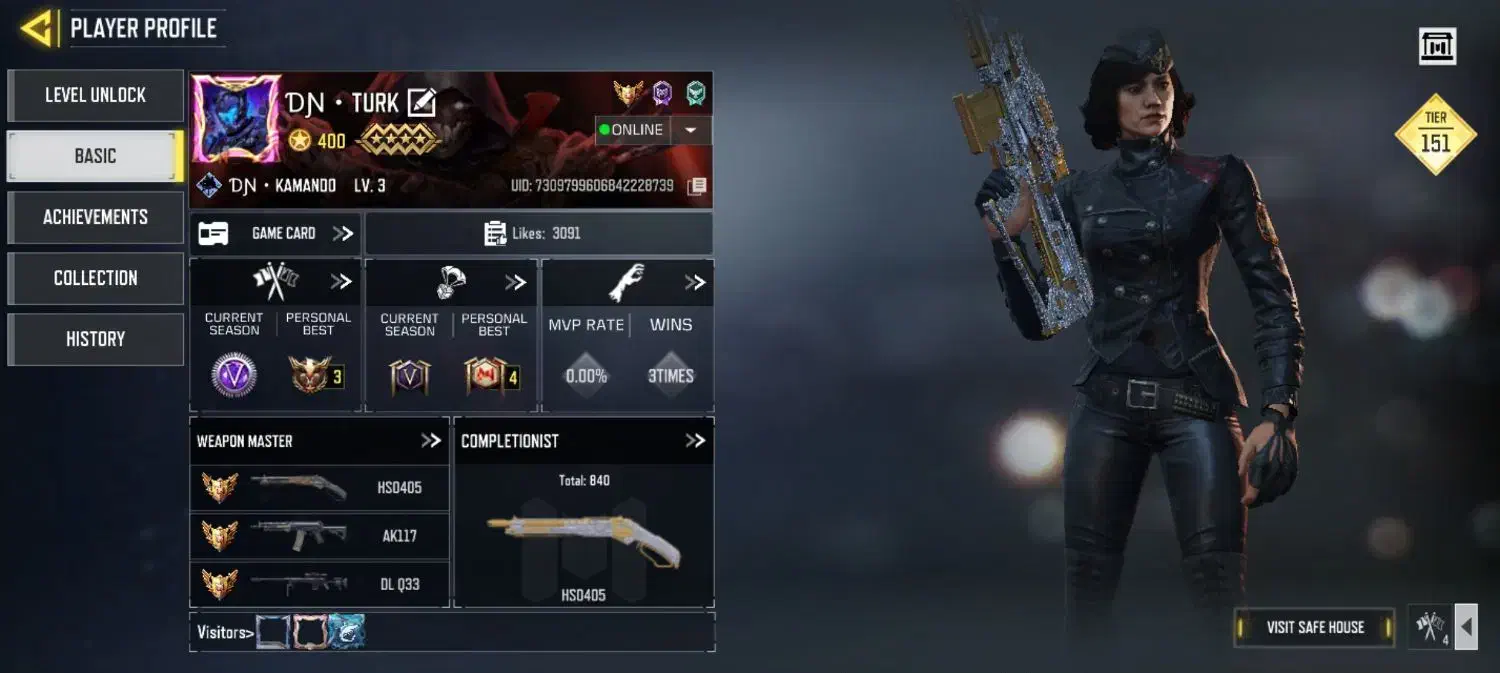1500x673 pixels.
Task: Switch to the Level Unlock tab
Action: [x=95, y=95]
